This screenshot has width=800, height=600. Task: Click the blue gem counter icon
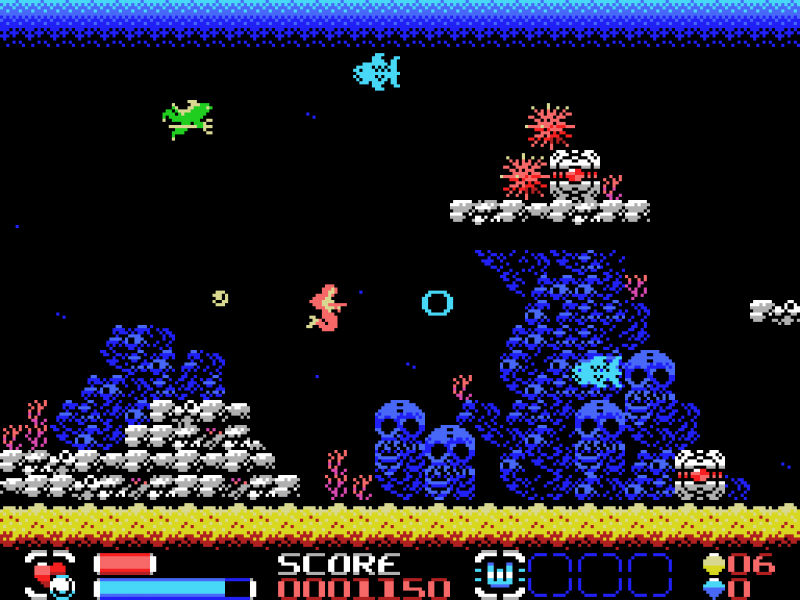click(713, 588)
